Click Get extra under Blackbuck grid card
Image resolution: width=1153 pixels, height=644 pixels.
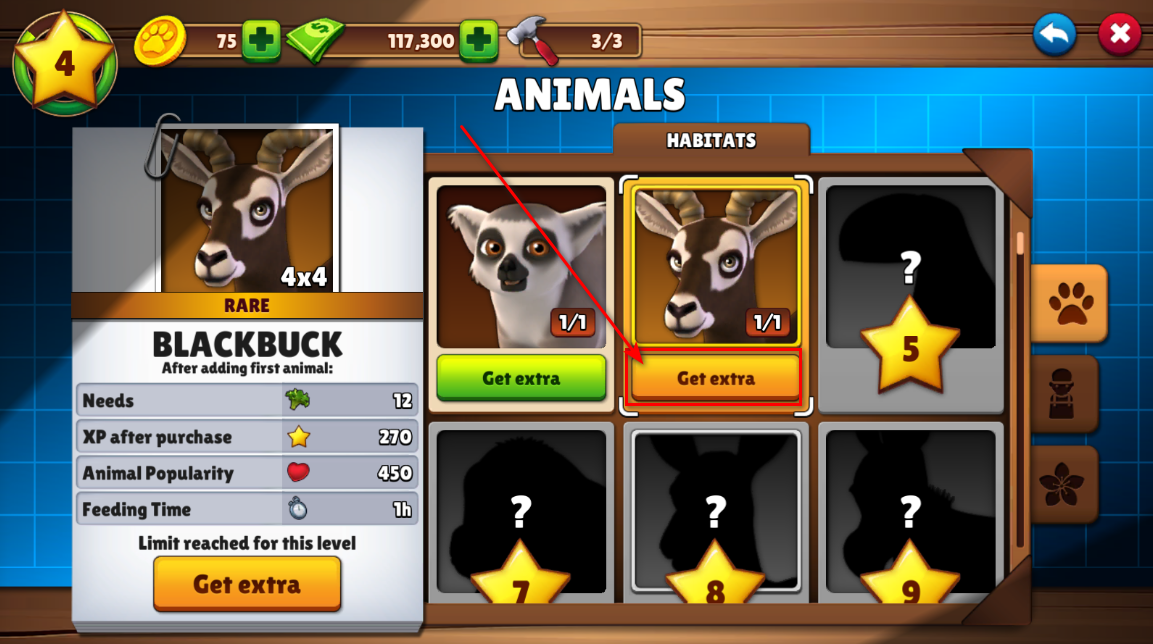pos(716,378)
